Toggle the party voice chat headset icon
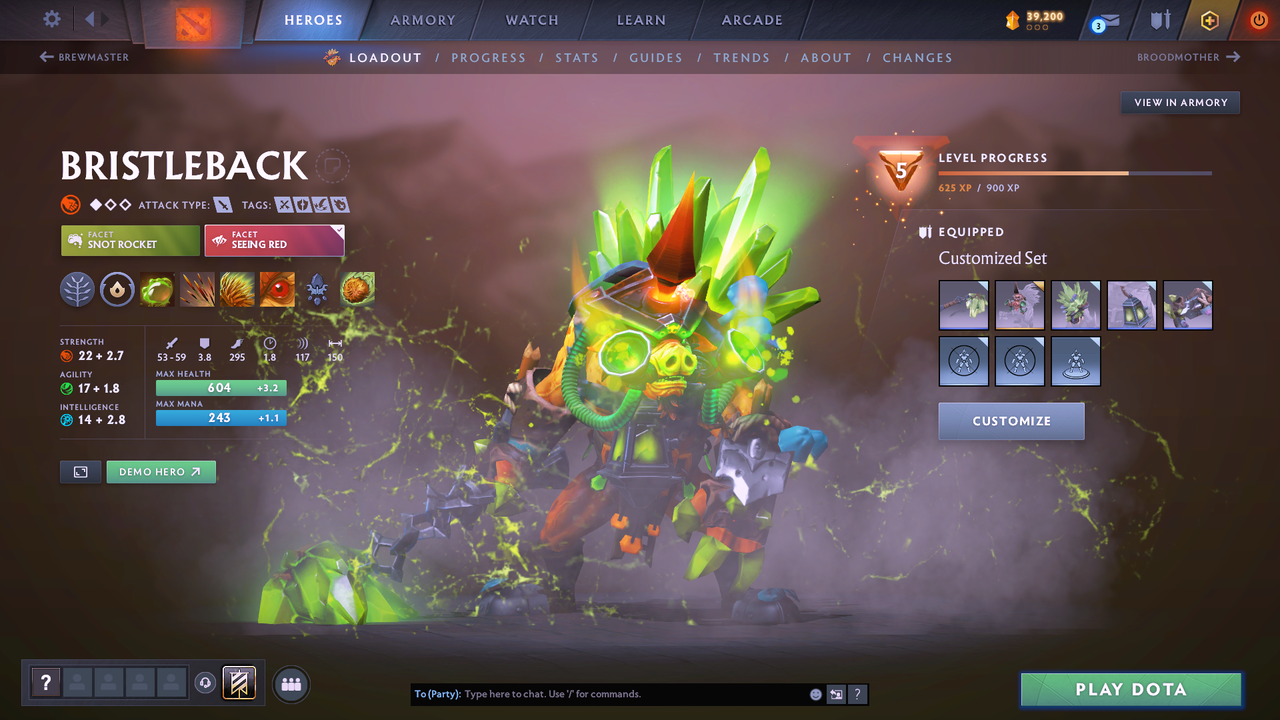Image resolution: width=1280 pixels, height=720 pixels. pos(206,683)
